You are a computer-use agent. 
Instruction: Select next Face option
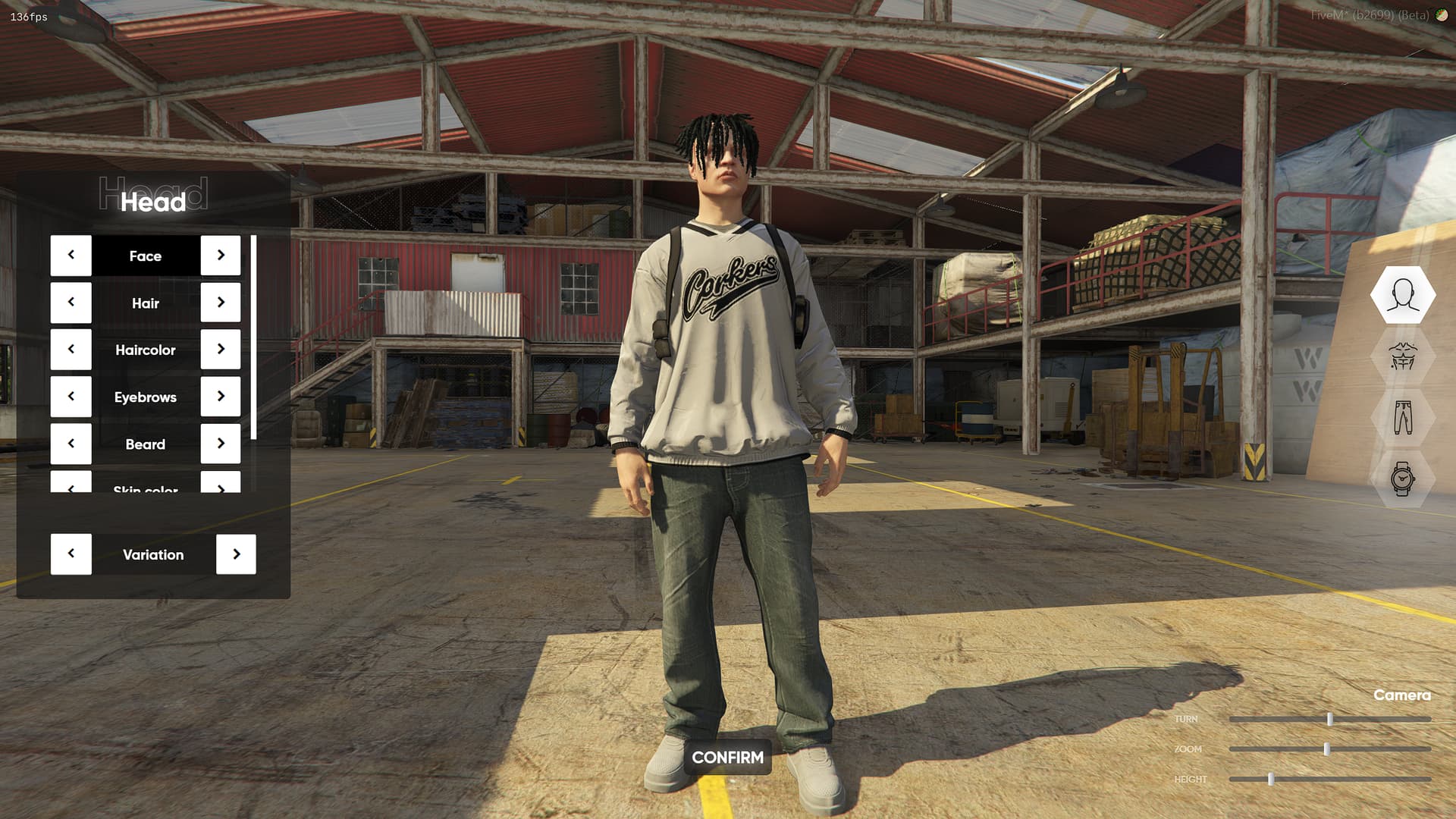tap(221, 256)
